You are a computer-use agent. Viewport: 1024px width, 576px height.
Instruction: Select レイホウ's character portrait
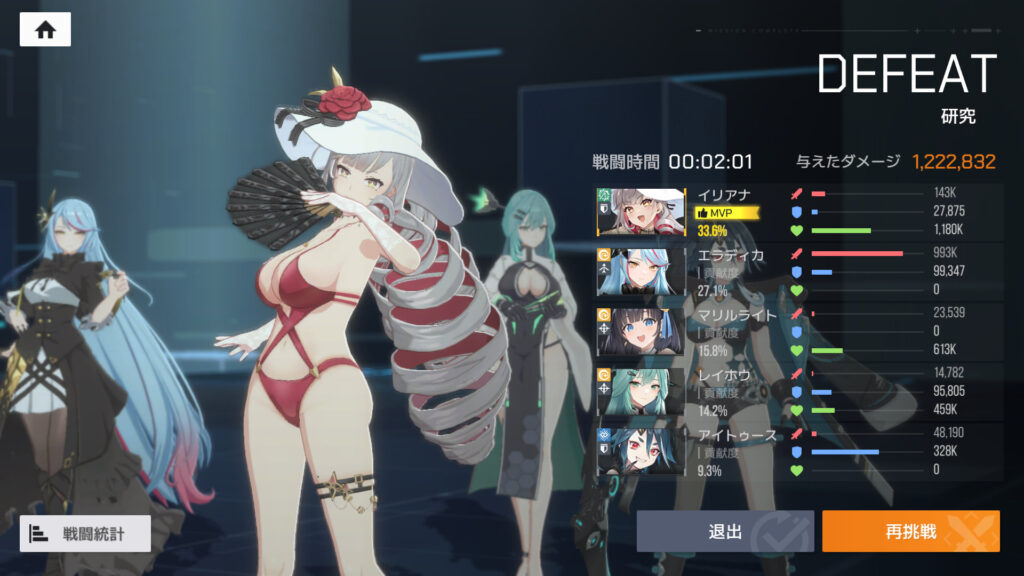[641, 391]
